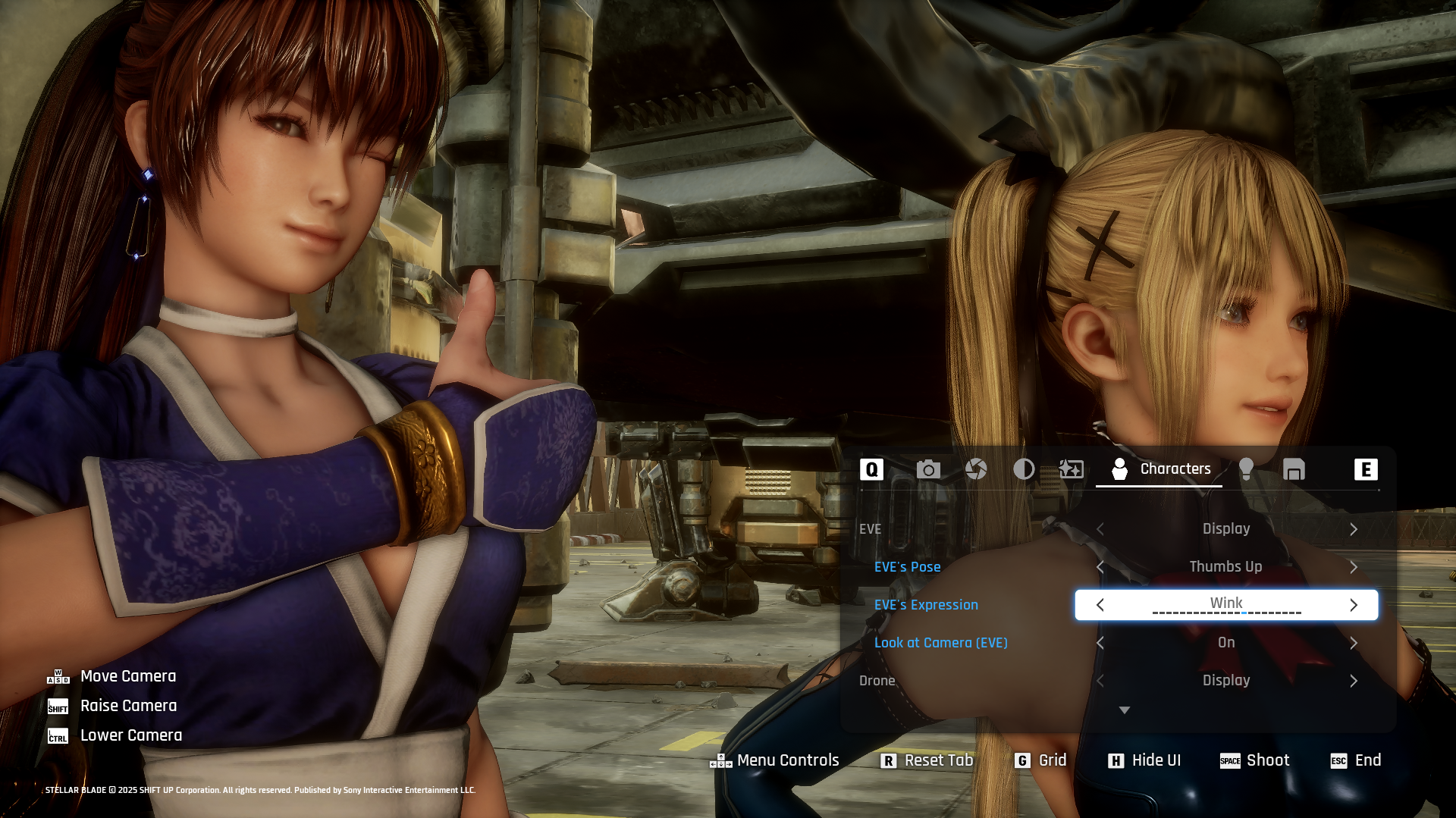1456x818 pixels.
Task: Select previous expression before Wink
Action: (x=1100, y=605)
